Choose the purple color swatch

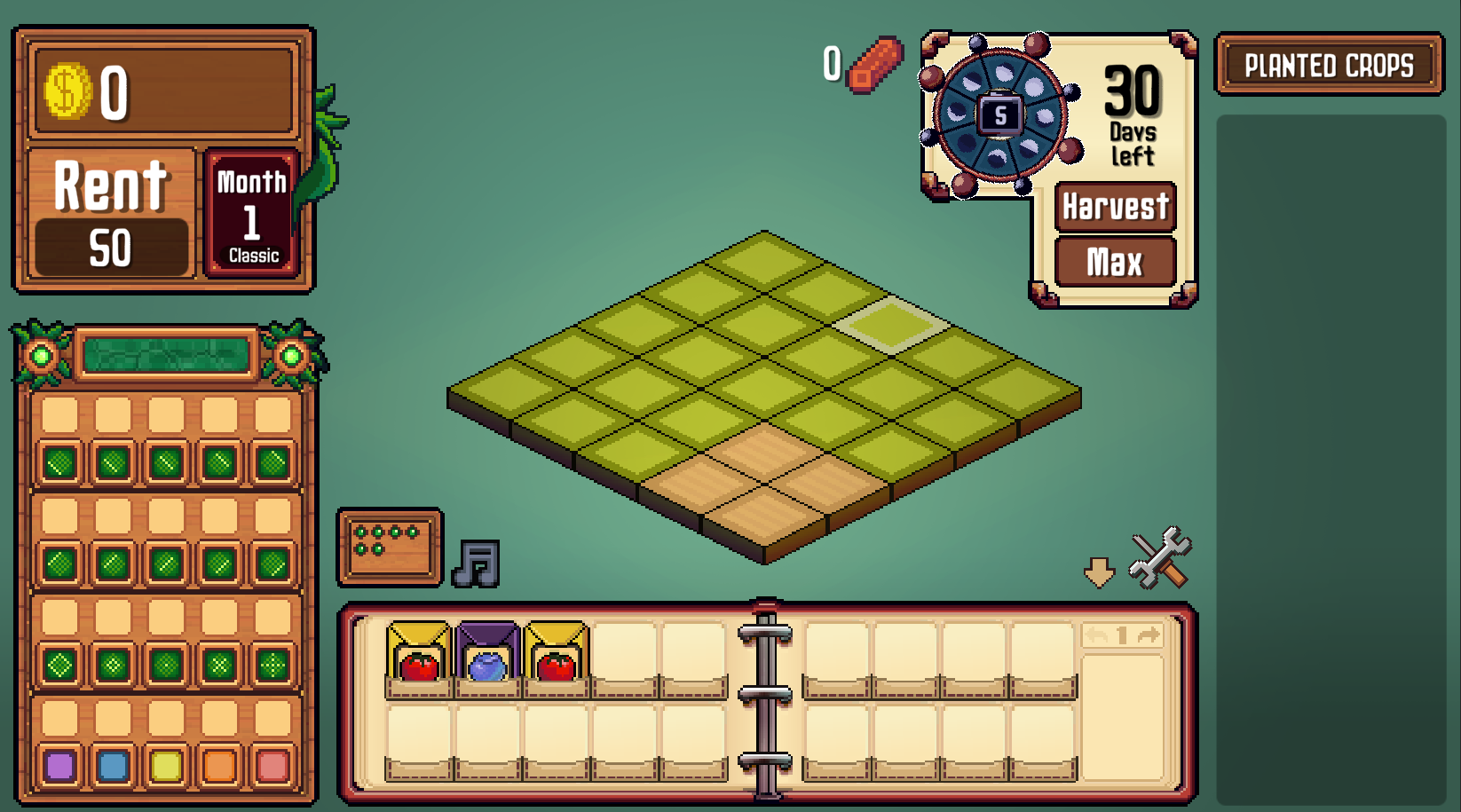click(59, 765)
